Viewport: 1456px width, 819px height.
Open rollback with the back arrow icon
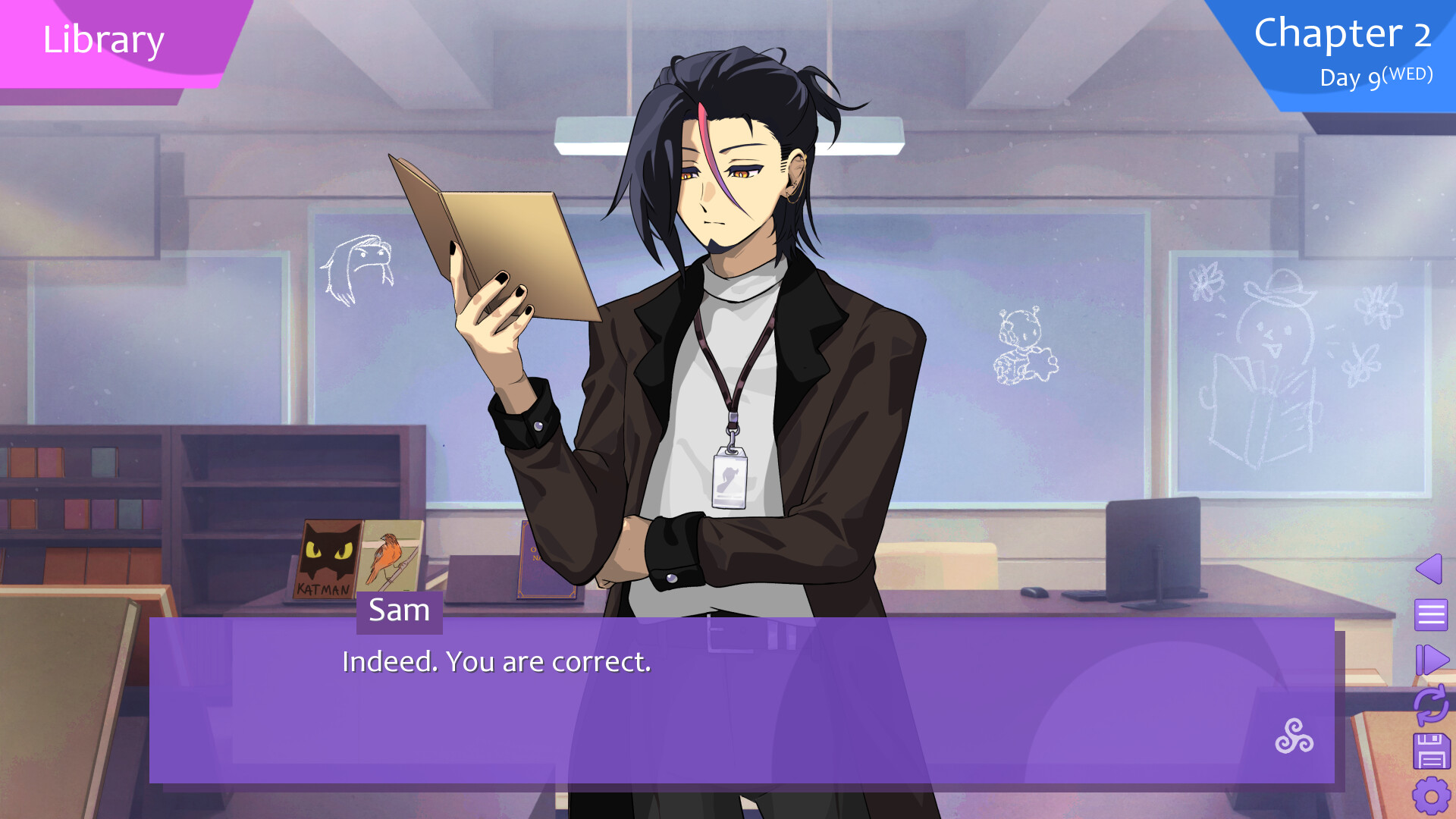click(1429, 570)
